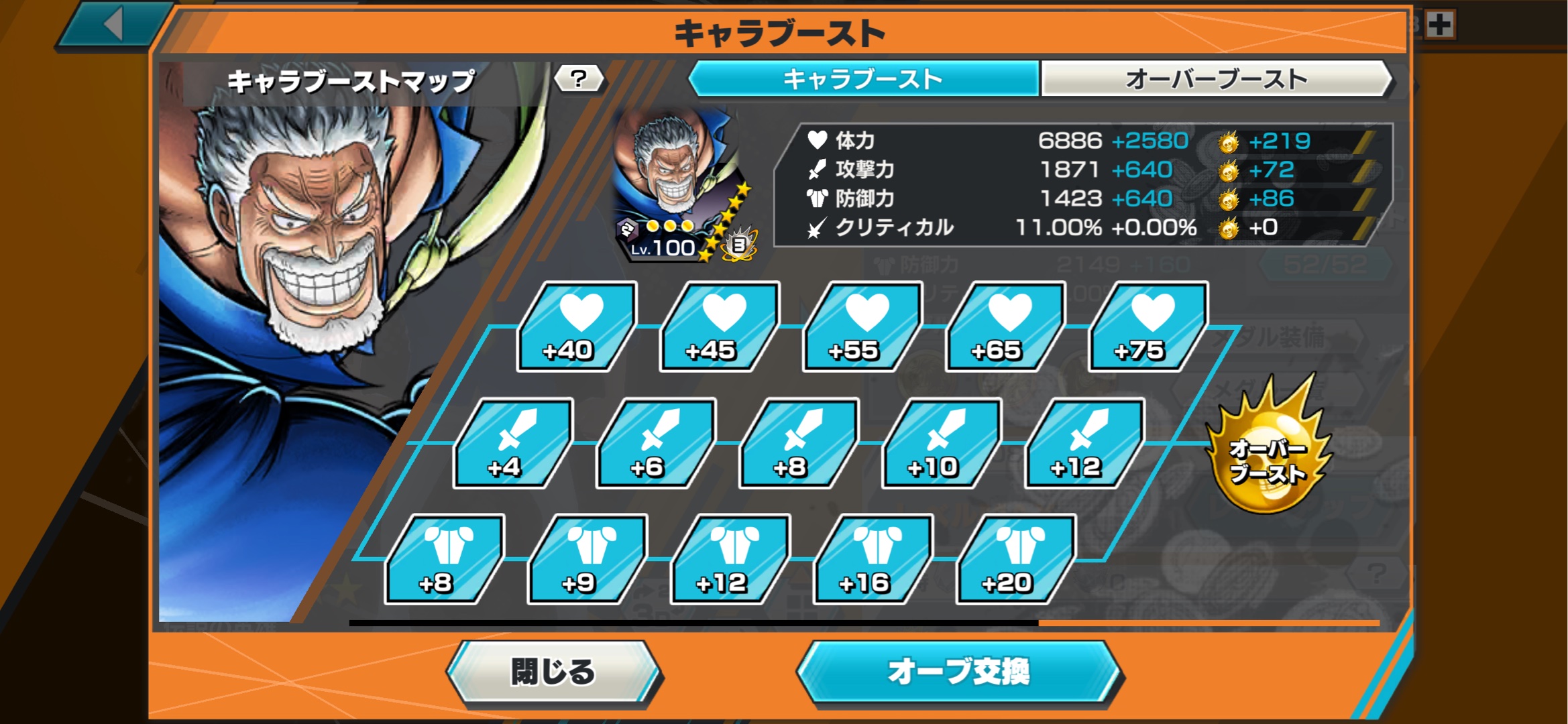
Task: Select the sword +10 attack node
Action: (x=942, y=444)
